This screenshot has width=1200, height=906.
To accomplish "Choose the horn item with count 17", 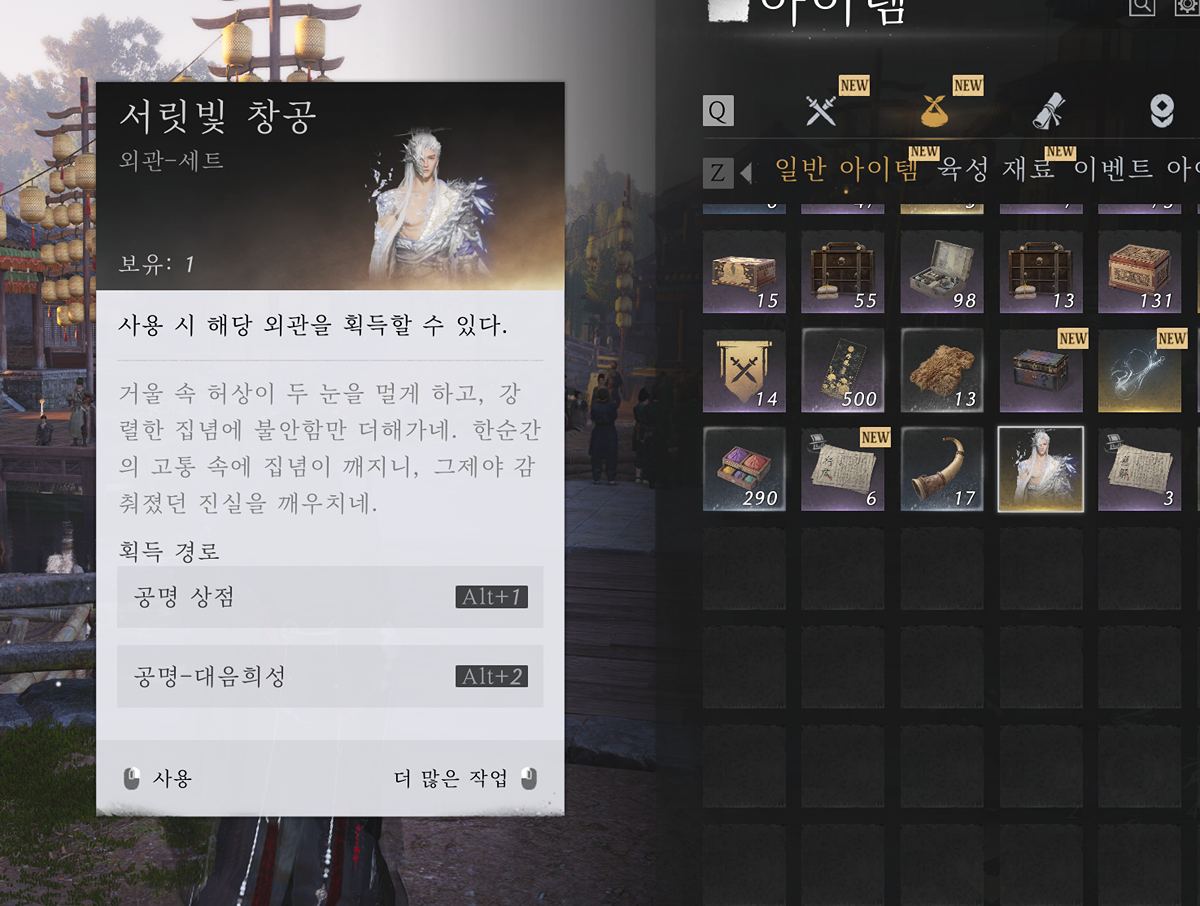I will (x=942, y=469).
